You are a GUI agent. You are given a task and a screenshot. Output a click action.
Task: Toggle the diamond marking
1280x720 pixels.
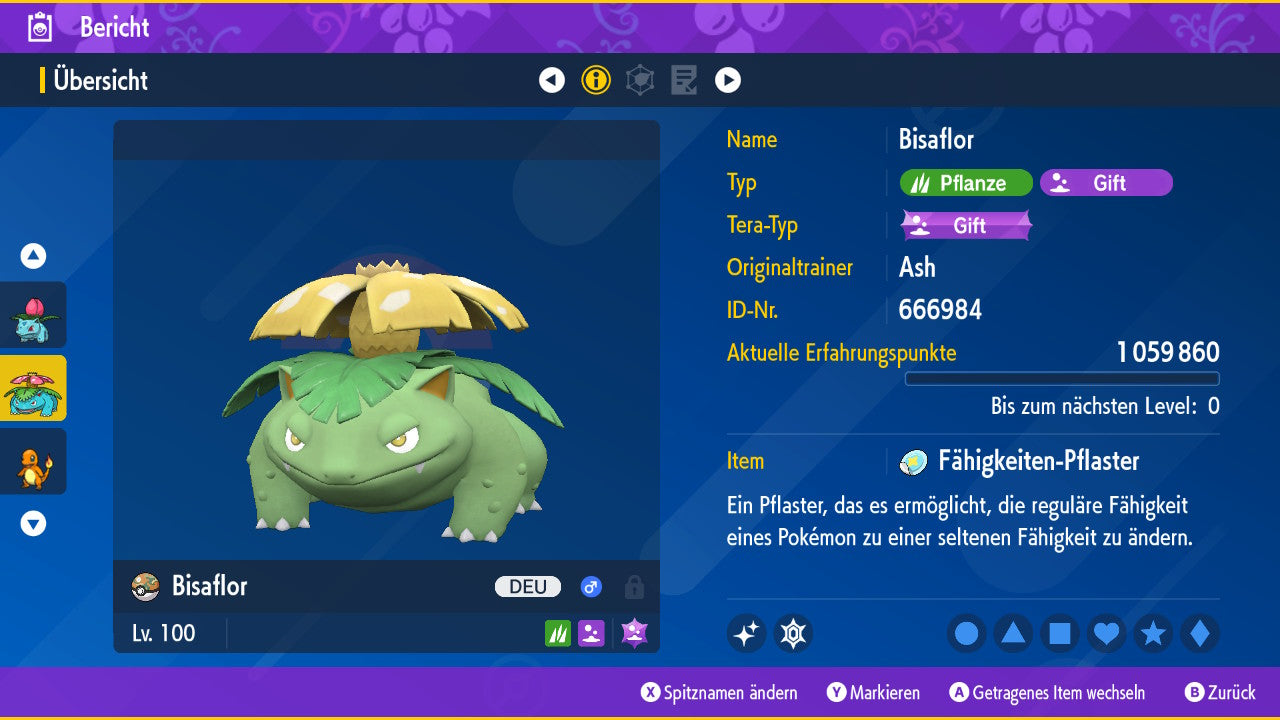click(1199, 634)
